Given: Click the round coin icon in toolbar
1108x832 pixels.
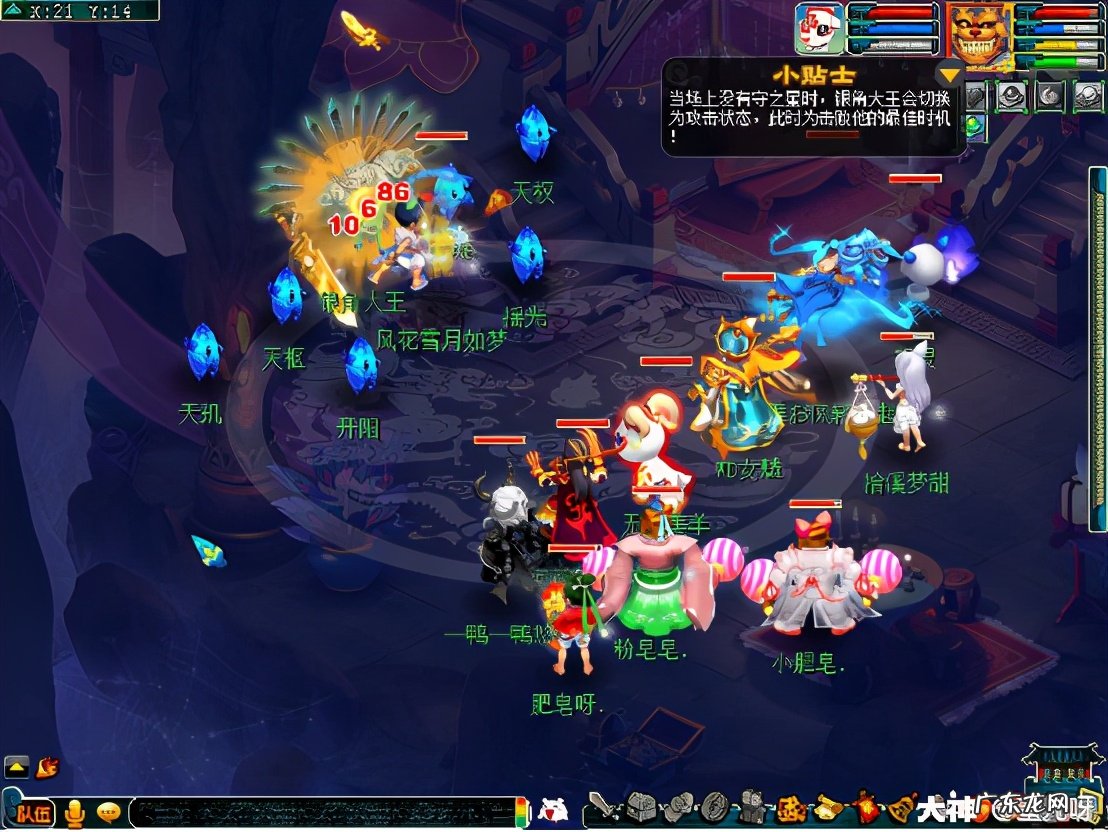Looking at the screenshot, I should tap(714, 807).
